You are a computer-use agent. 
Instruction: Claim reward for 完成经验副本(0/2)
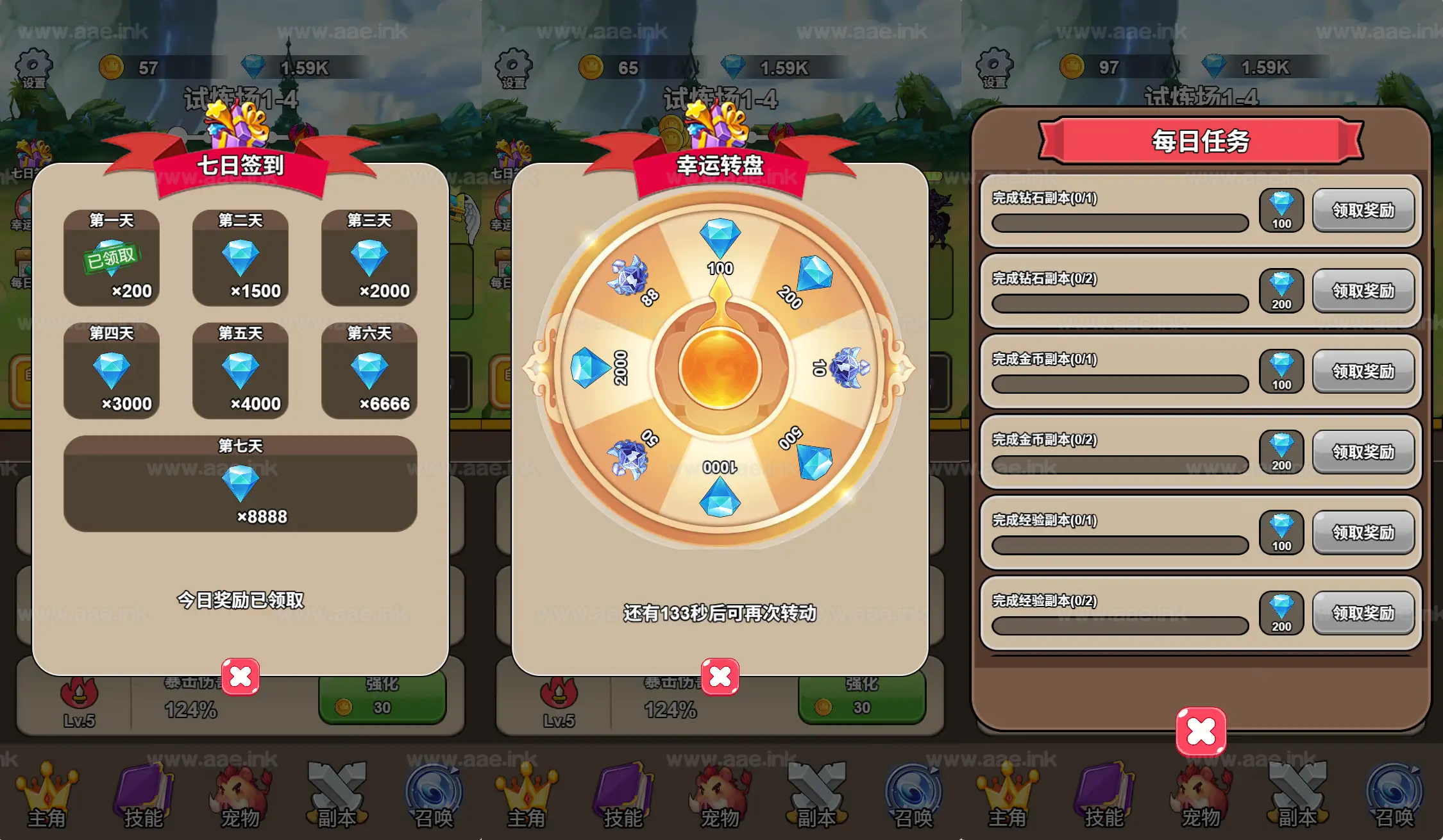(x=1363, y=613)
